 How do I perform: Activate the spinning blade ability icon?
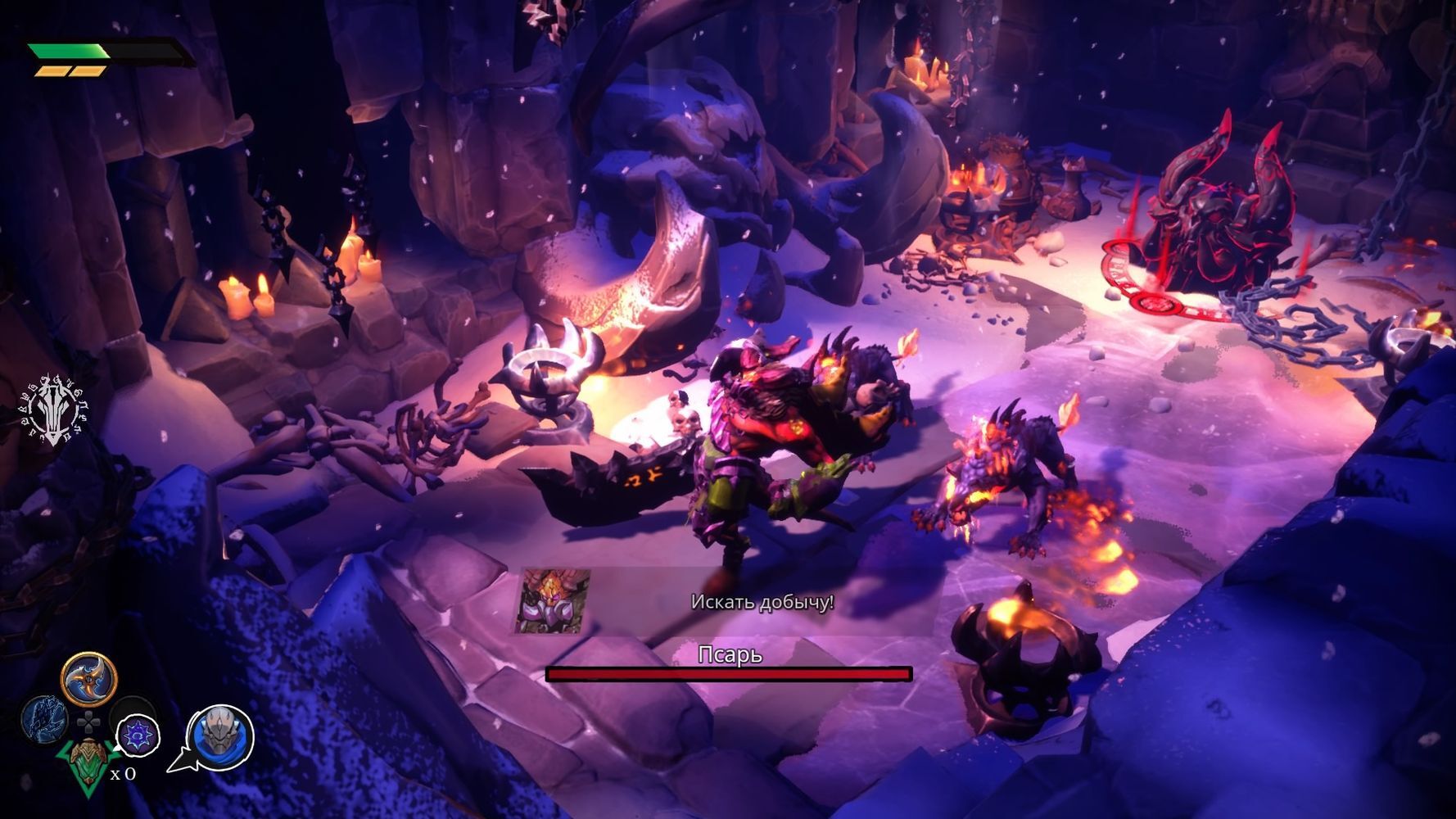(88, 679)
